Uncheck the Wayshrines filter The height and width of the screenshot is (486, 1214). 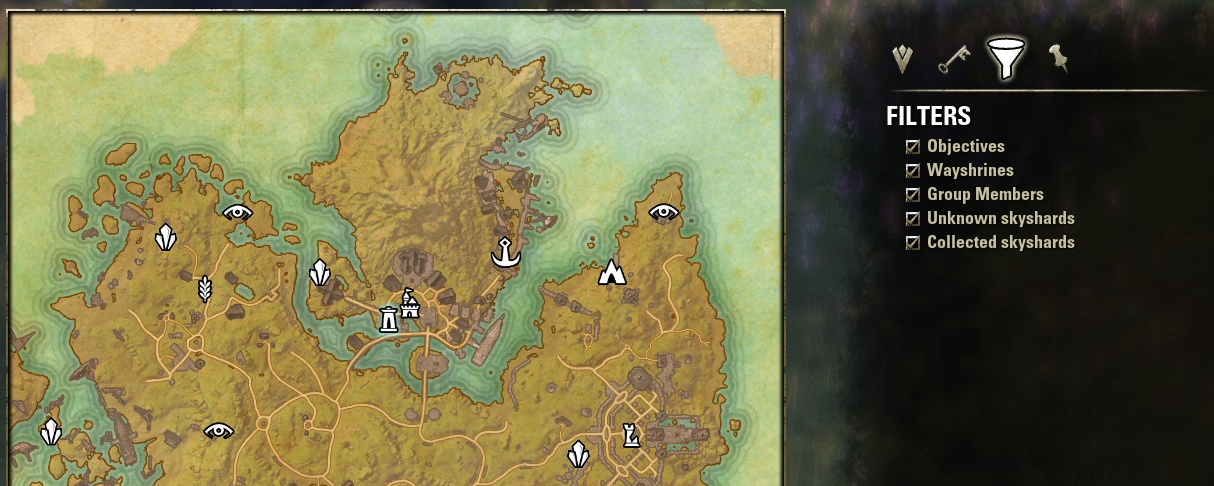[913, 171]
